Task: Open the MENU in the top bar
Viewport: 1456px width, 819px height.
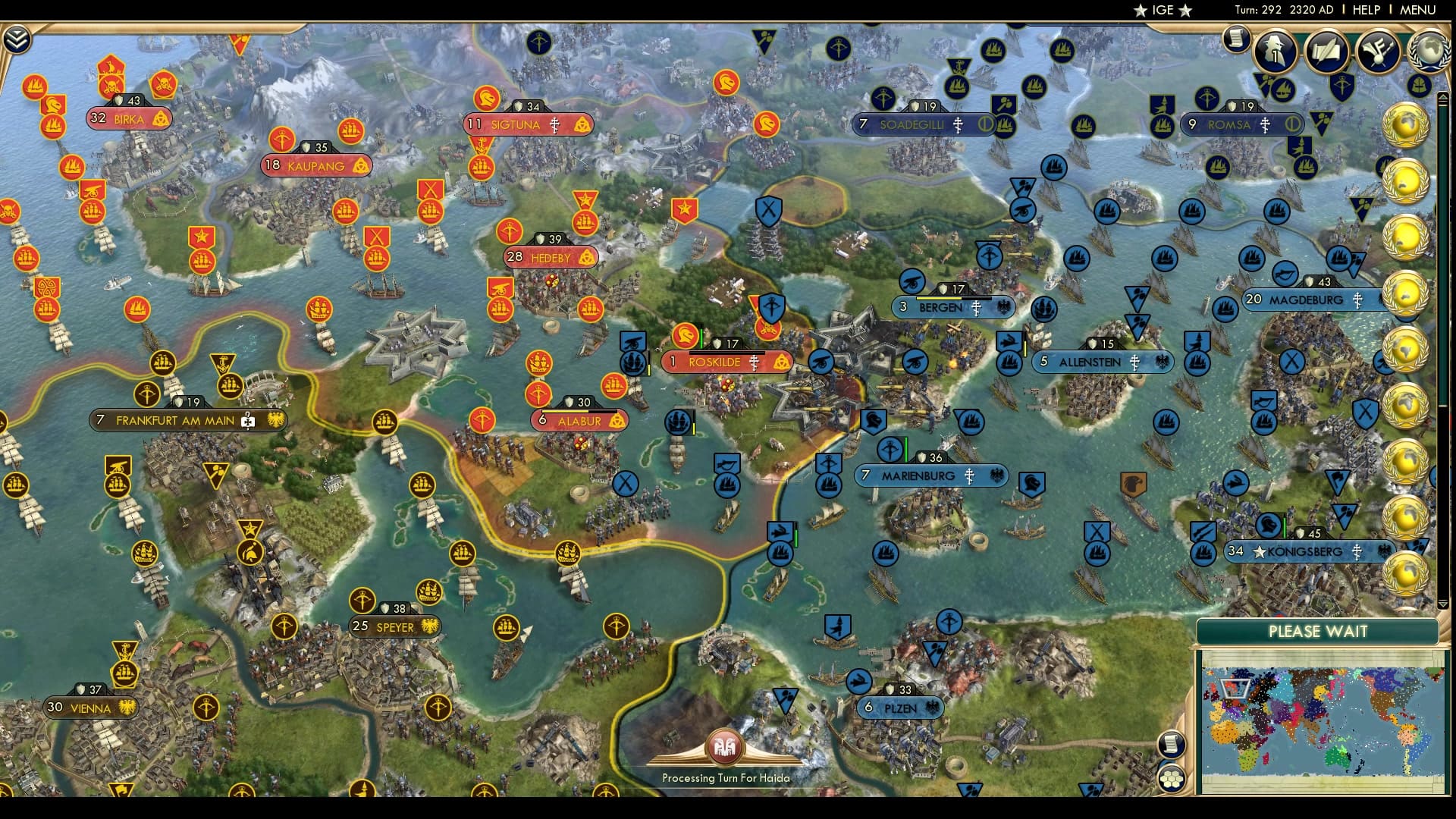Action: 1419,10
